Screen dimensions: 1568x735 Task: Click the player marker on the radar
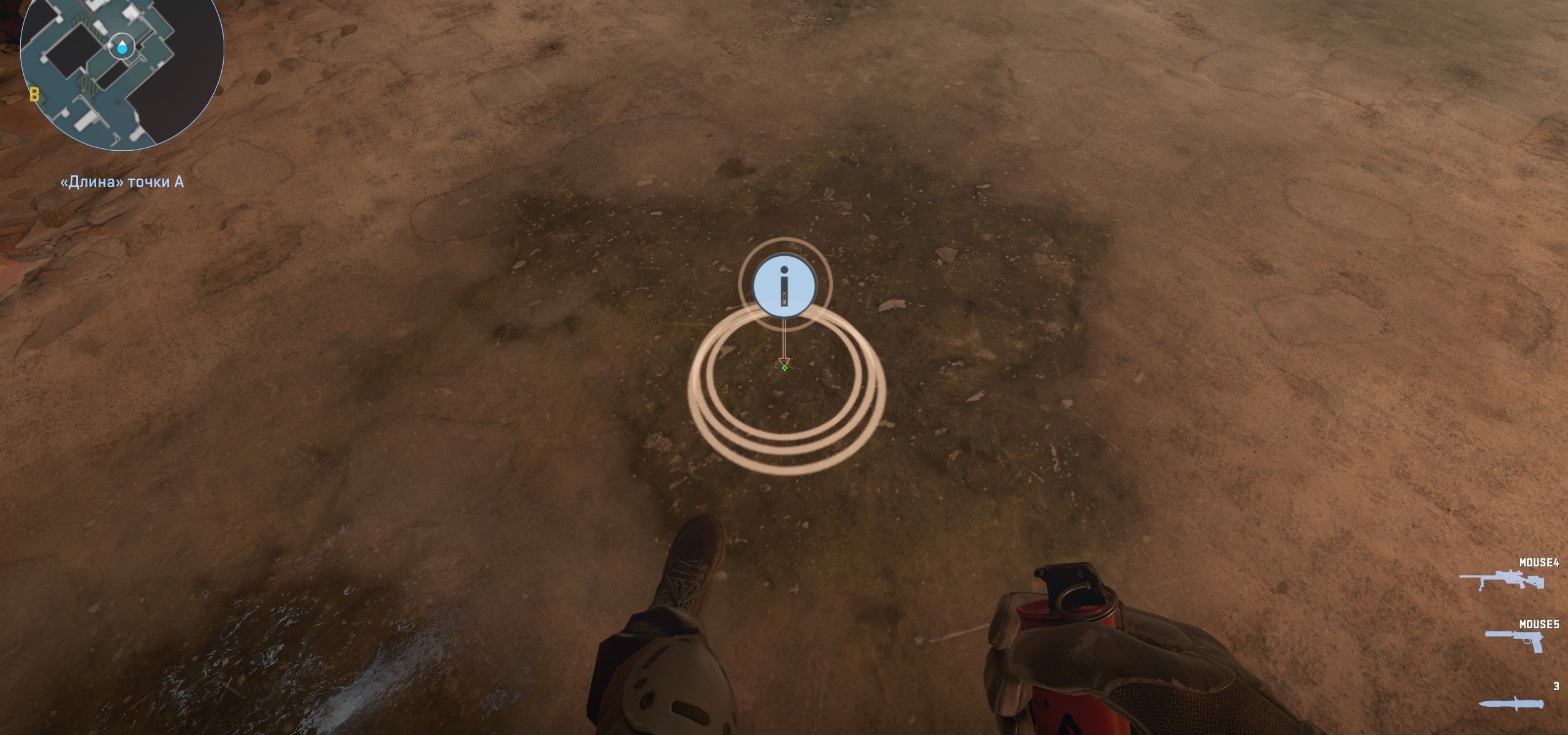point(123,47)
